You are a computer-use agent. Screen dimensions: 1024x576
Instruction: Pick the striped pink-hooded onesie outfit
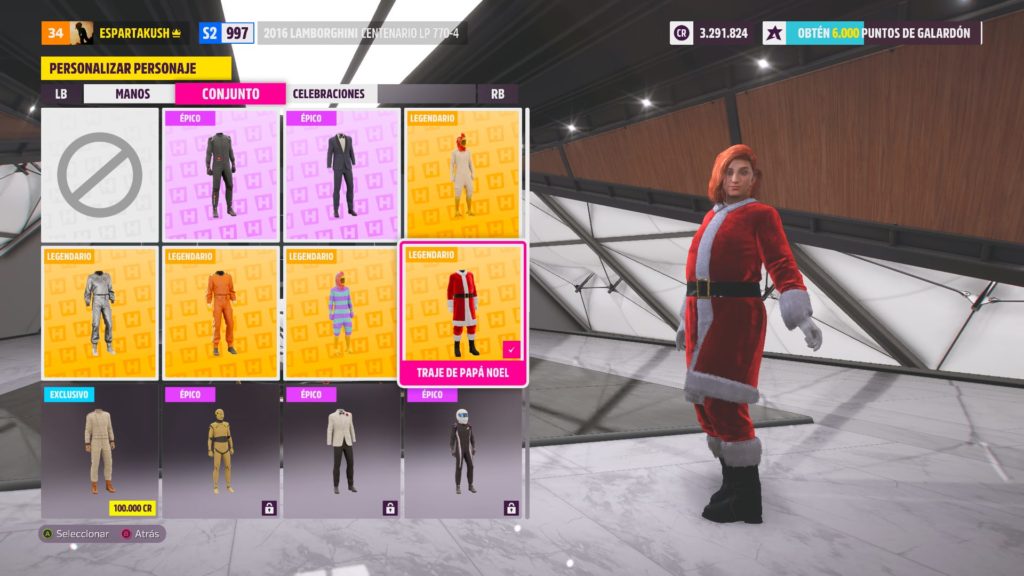point(342,312)
